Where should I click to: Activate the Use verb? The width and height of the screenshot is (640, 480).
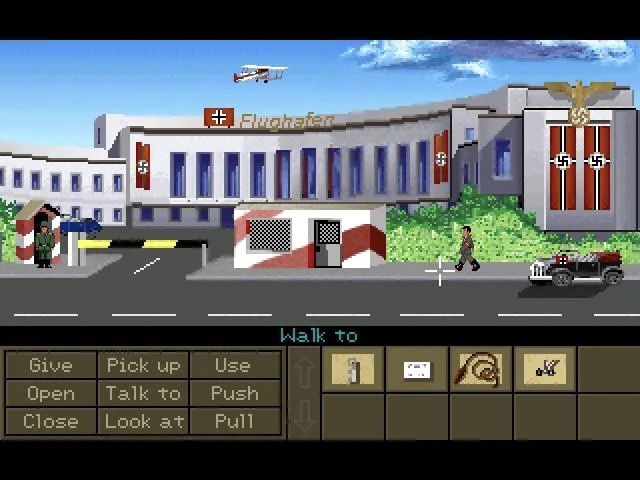pyautogui.click(x=234, y=366)
